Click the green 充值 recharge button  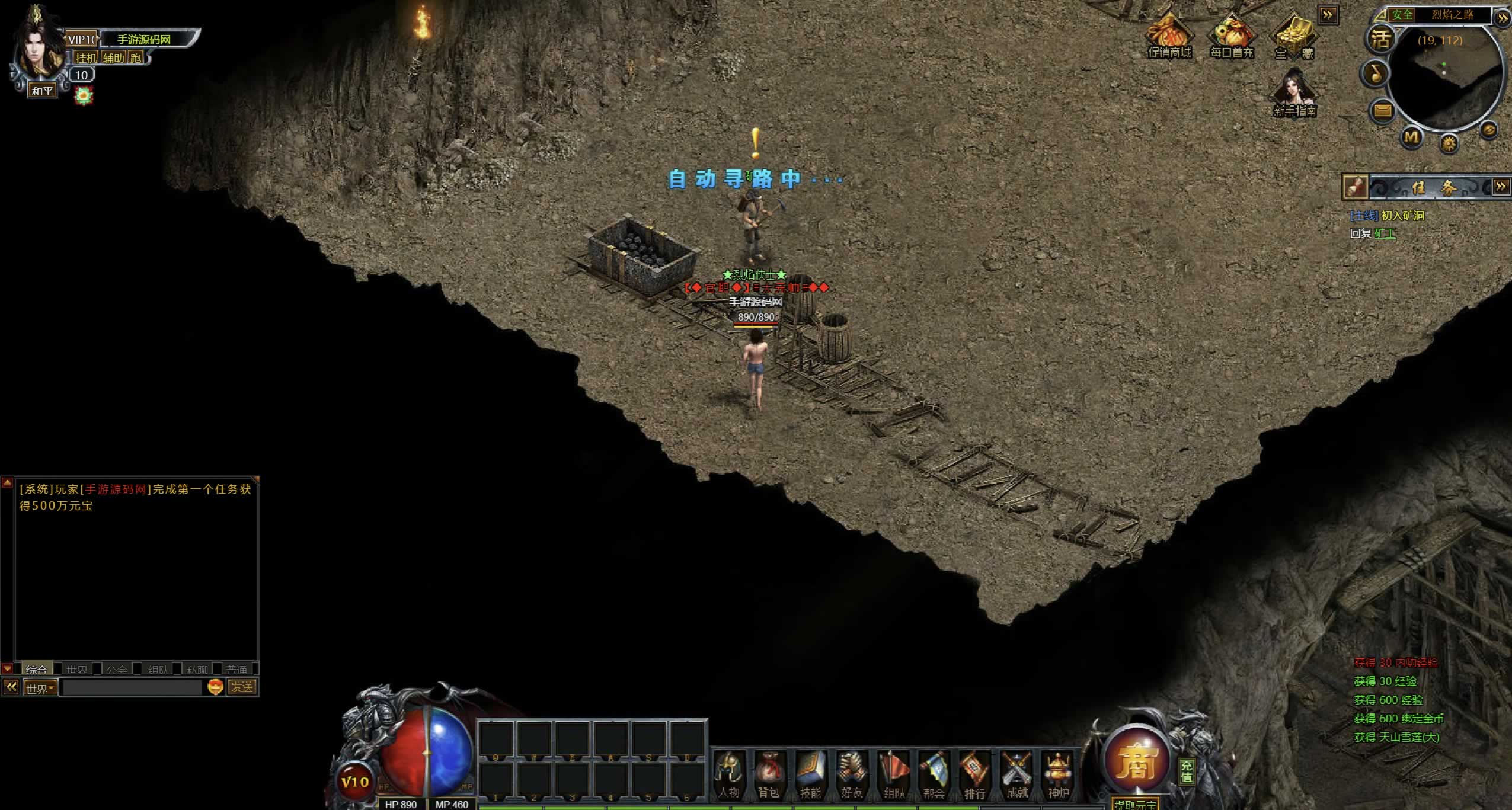click(x=1186, y=771)
